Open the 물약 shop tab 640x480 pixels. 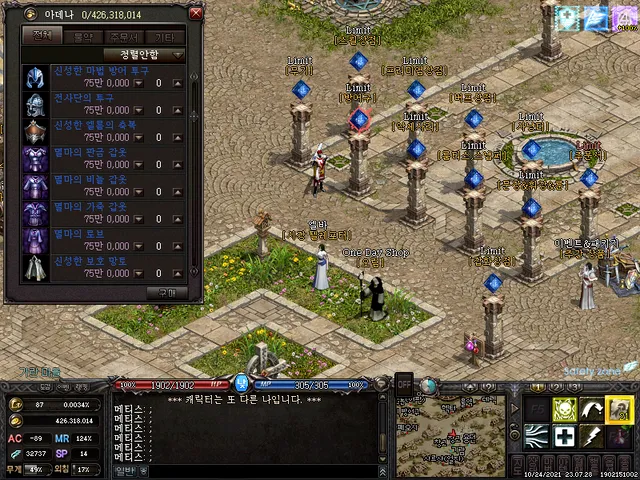(x=82, y=36)
